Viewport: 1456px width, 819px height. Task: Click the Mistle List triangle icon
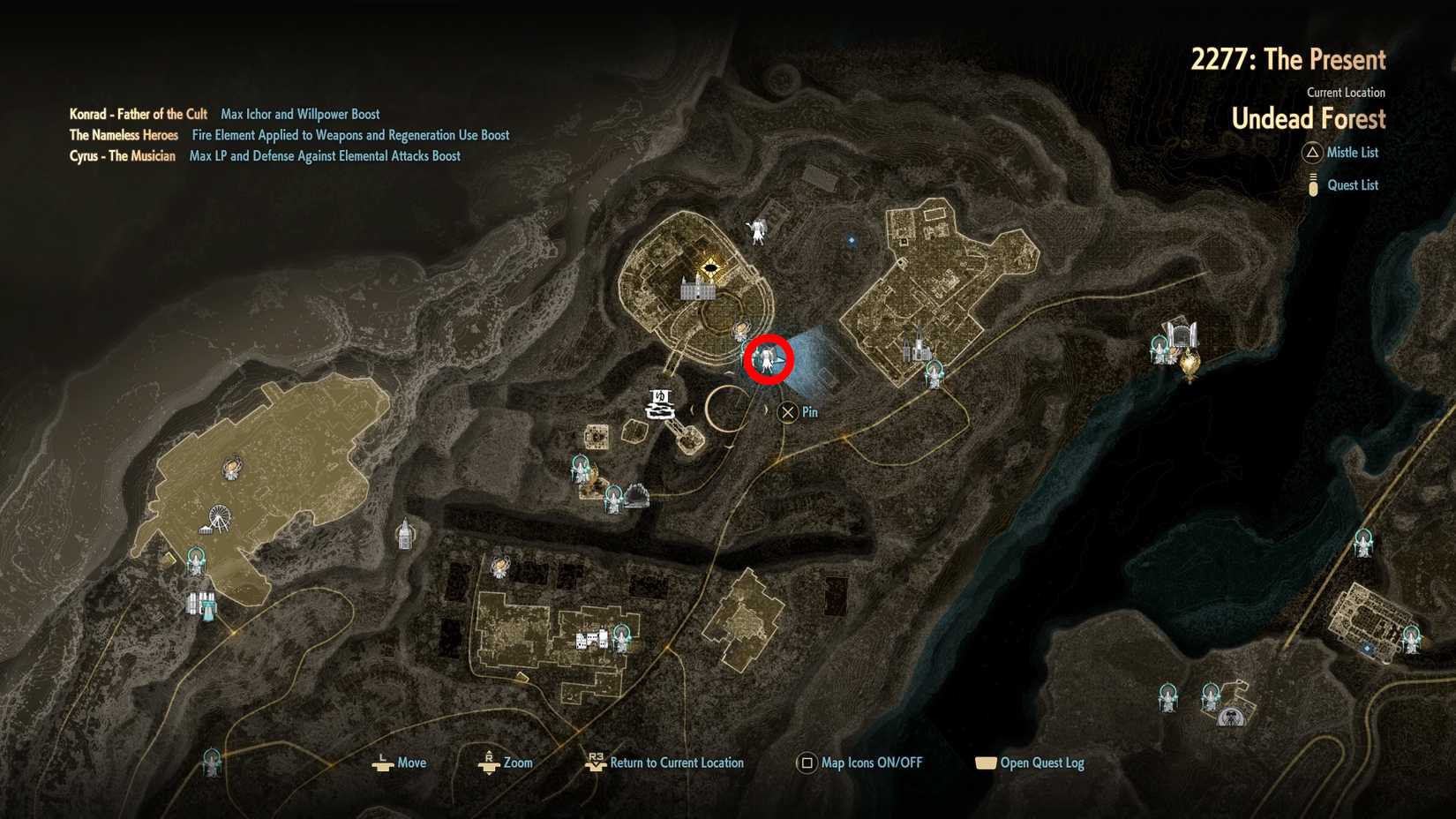[1314, 153]
